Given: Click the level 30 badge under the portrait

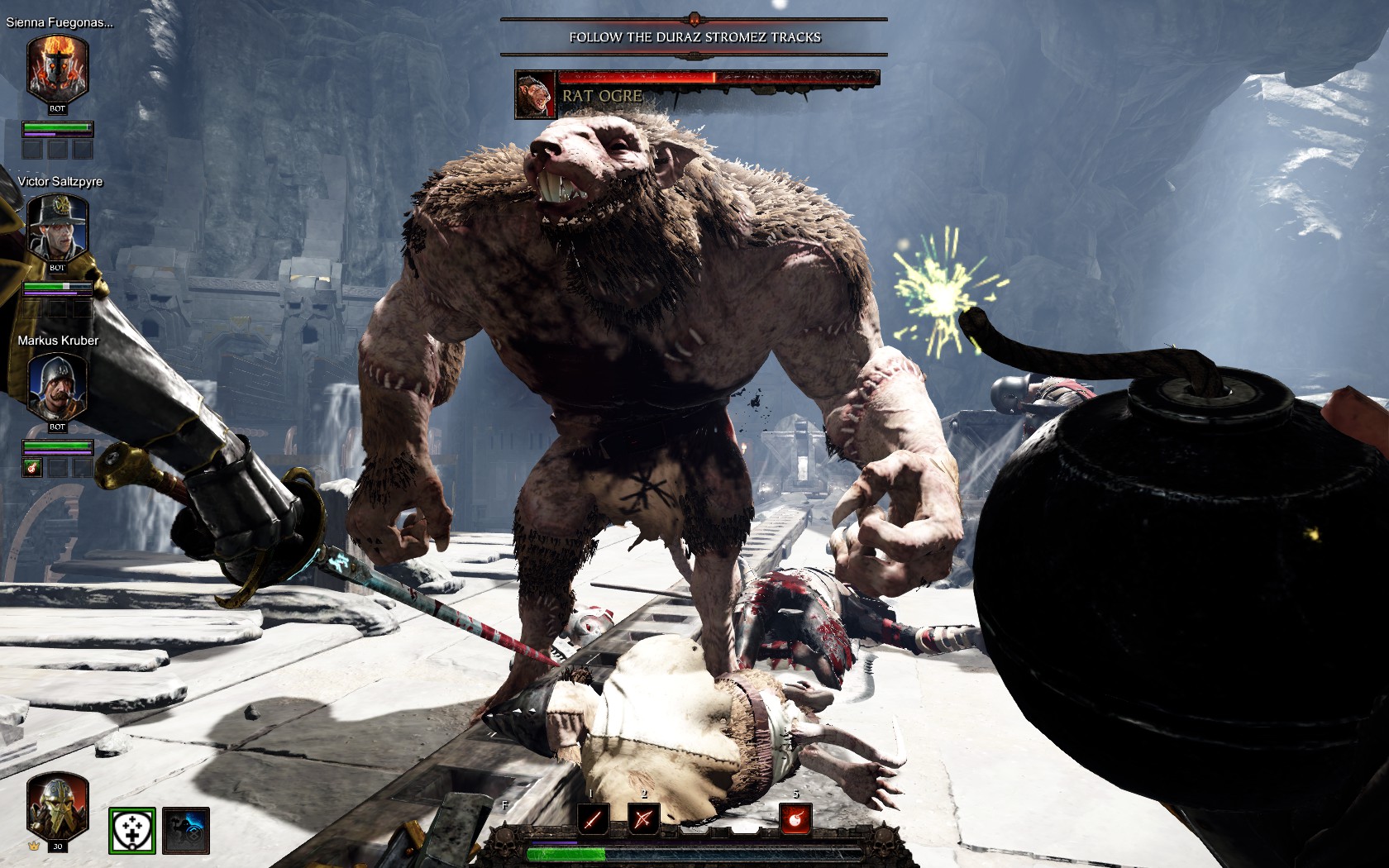Looking at the screenshot, I should [x=58, y=847].
